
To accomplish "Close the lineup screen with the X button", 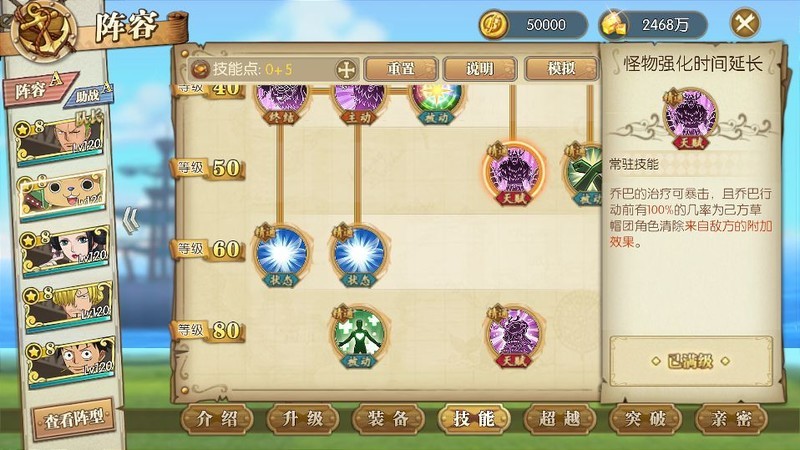I will point(744,23).
